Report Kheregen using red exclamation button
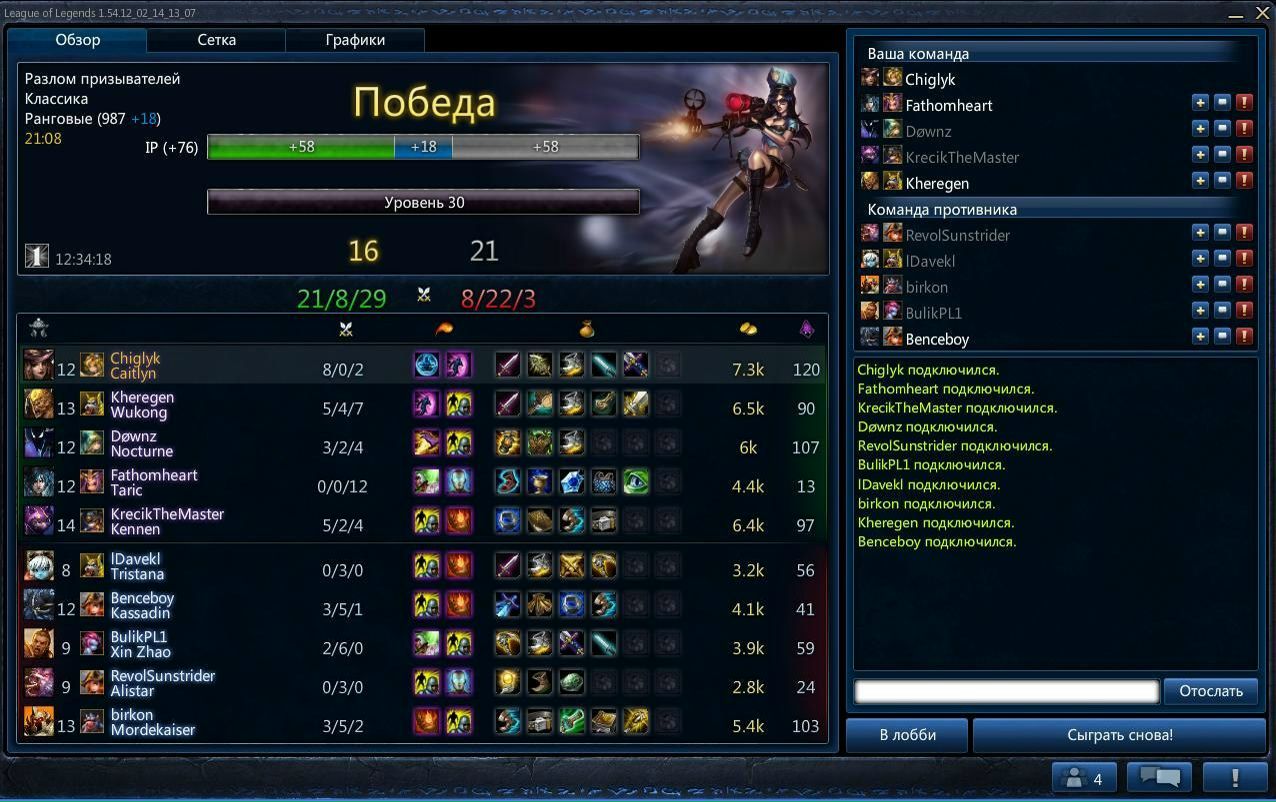1276x802 pixels. tap(1244, 181)
